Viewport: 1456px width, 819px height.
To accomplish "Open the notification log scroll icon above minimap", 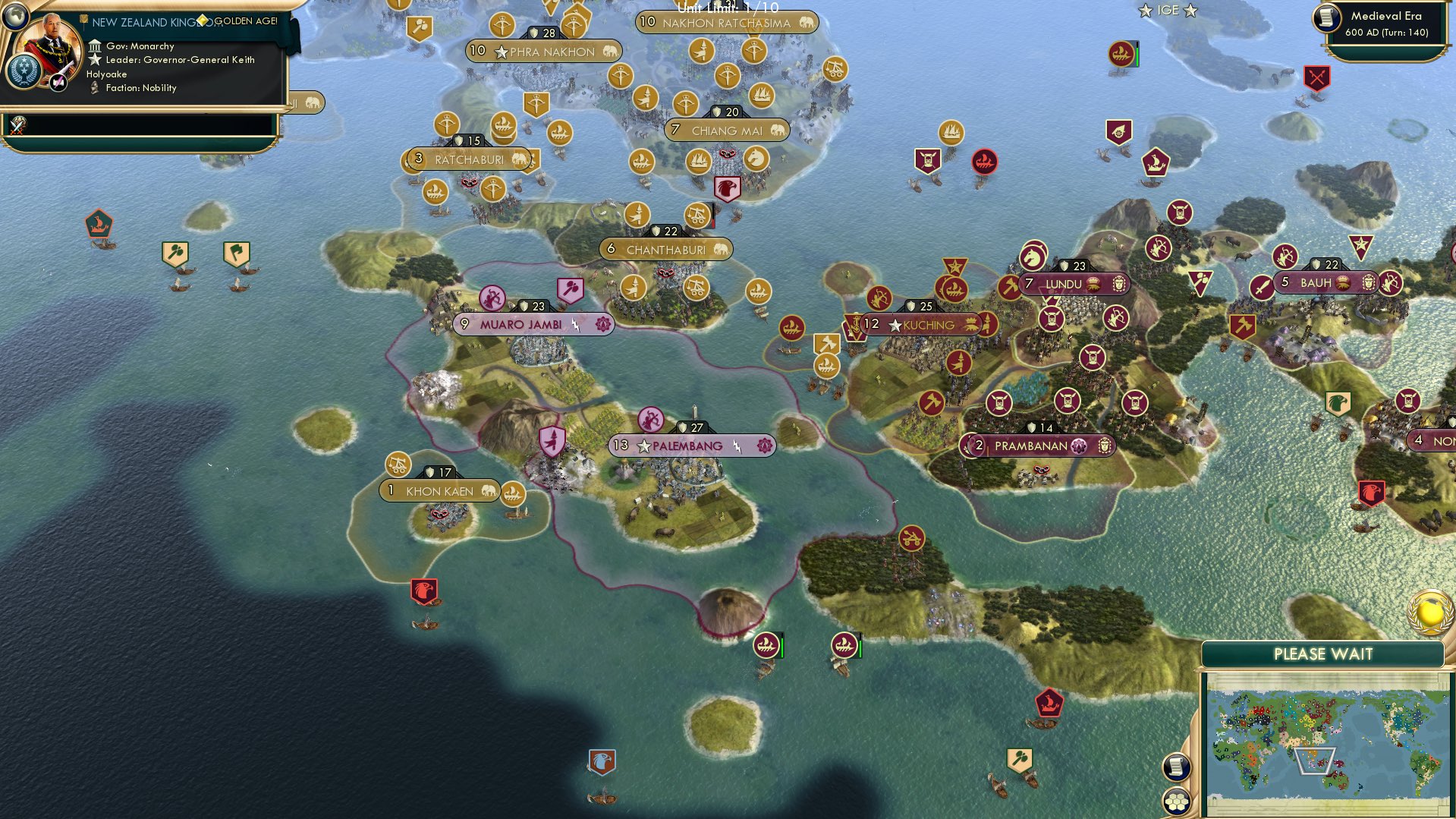I will tap(1175, 767).
